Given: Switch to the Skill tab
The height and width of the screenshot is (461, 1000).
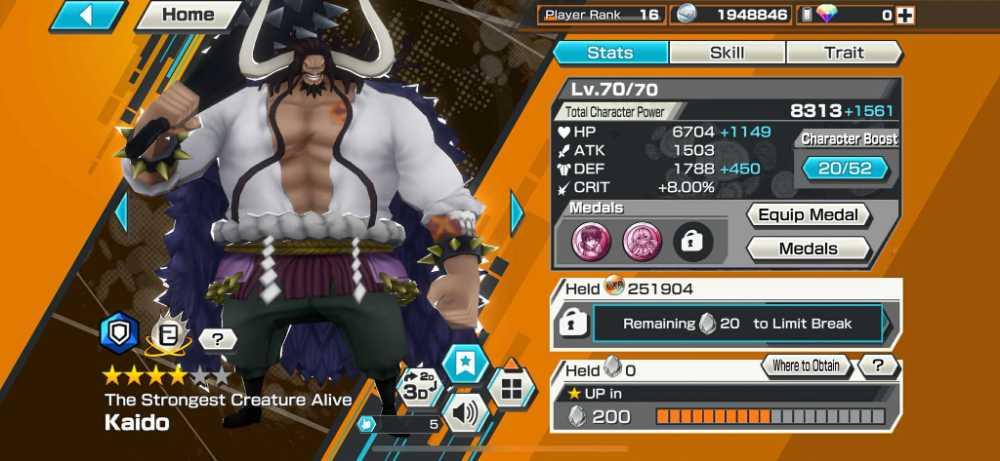Looking at the screenshot, I should (x=727, y=52).
